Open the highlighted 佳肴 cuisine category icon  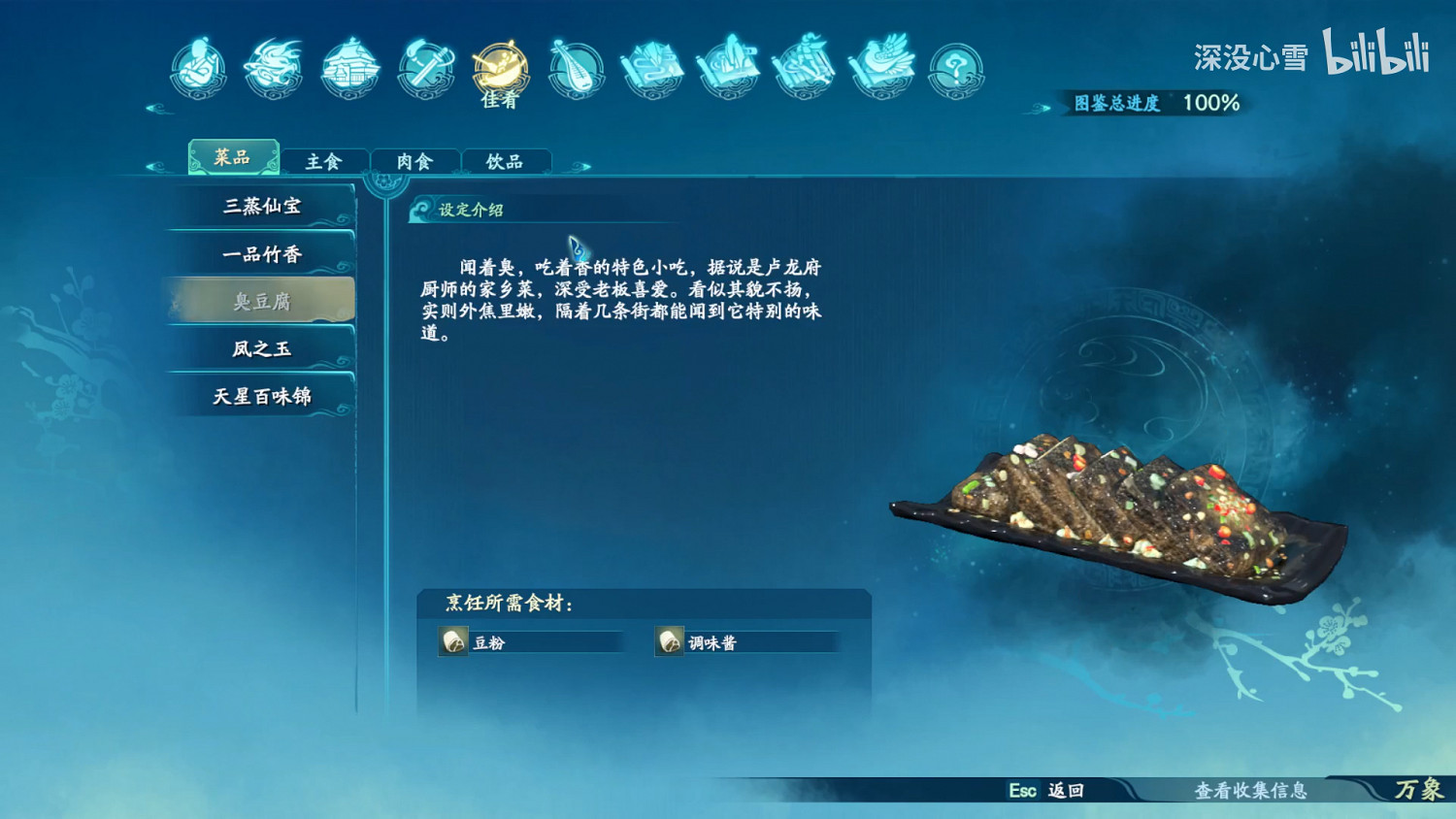tap(499, 68)
